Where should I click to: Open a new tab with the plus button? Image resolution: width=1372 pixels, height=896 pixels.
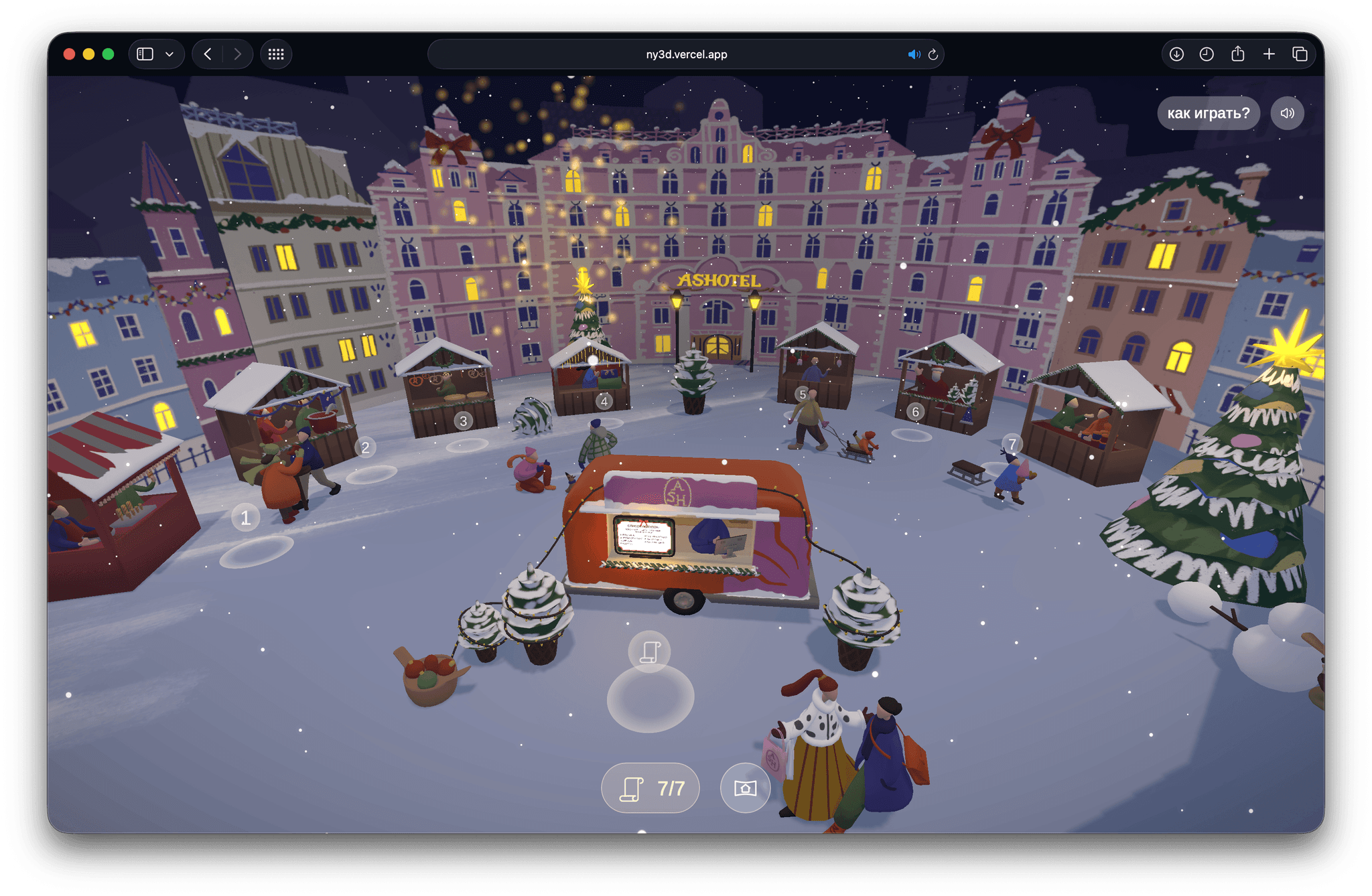[1269, 54]
